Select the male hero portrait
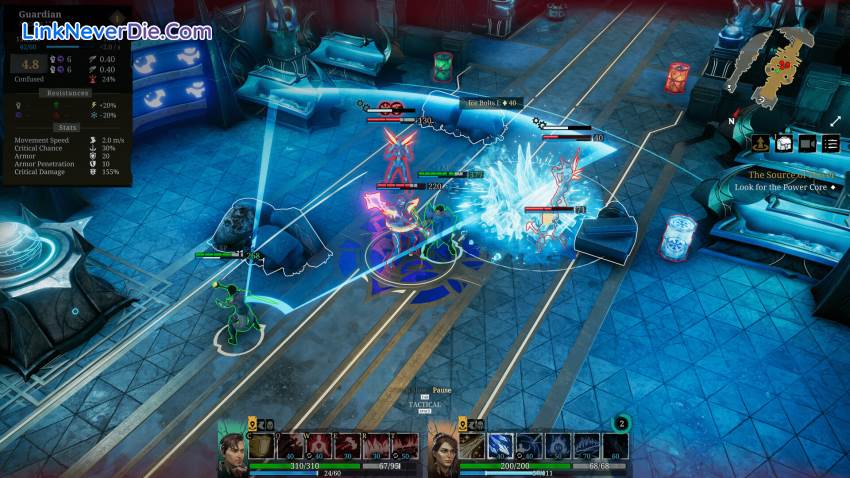The width and height of the screenshot is (850, 478). (x=232, y=449)
